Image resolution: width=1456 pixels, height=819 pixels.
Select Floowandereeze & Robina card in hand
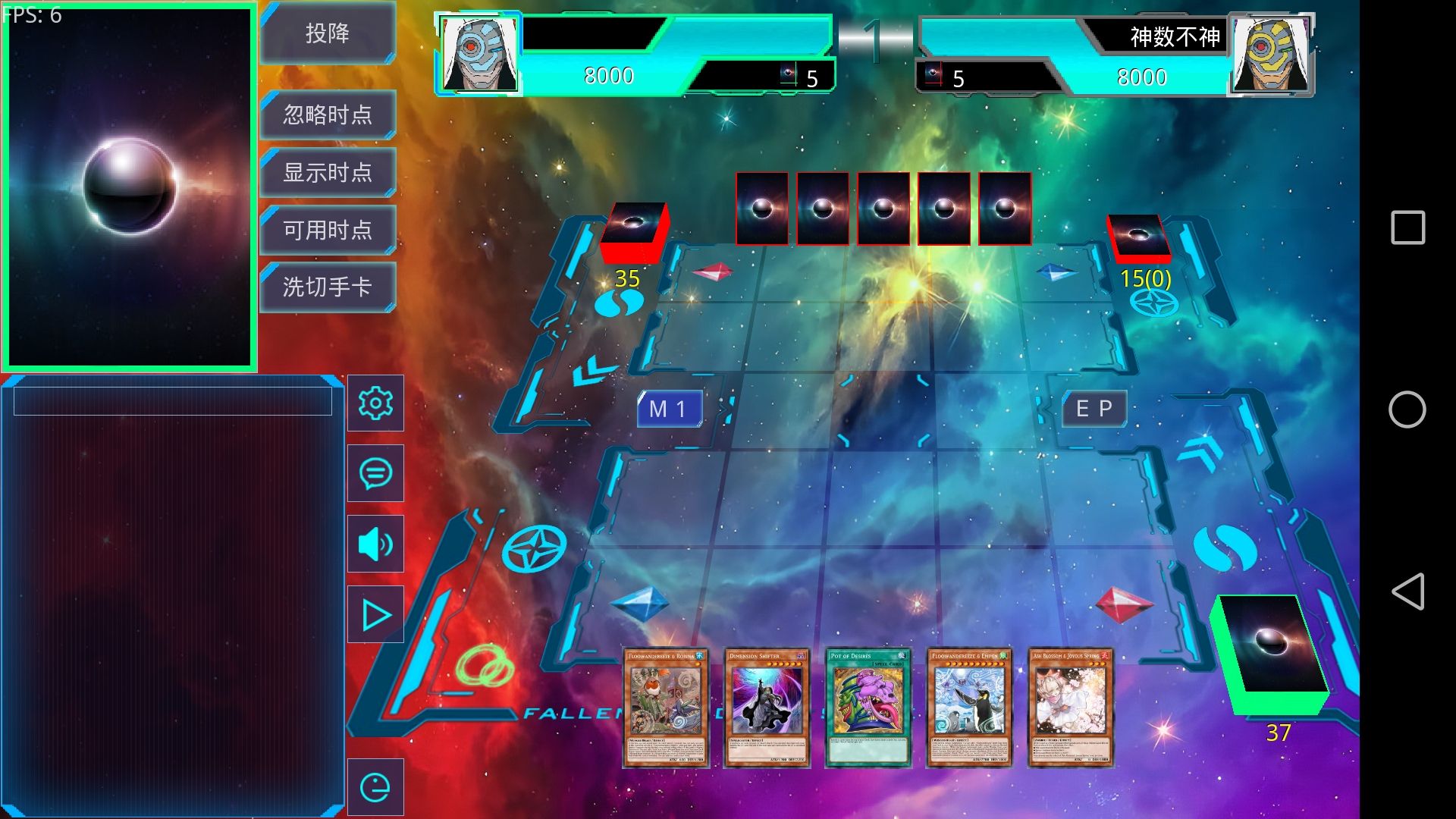point(666,707)
